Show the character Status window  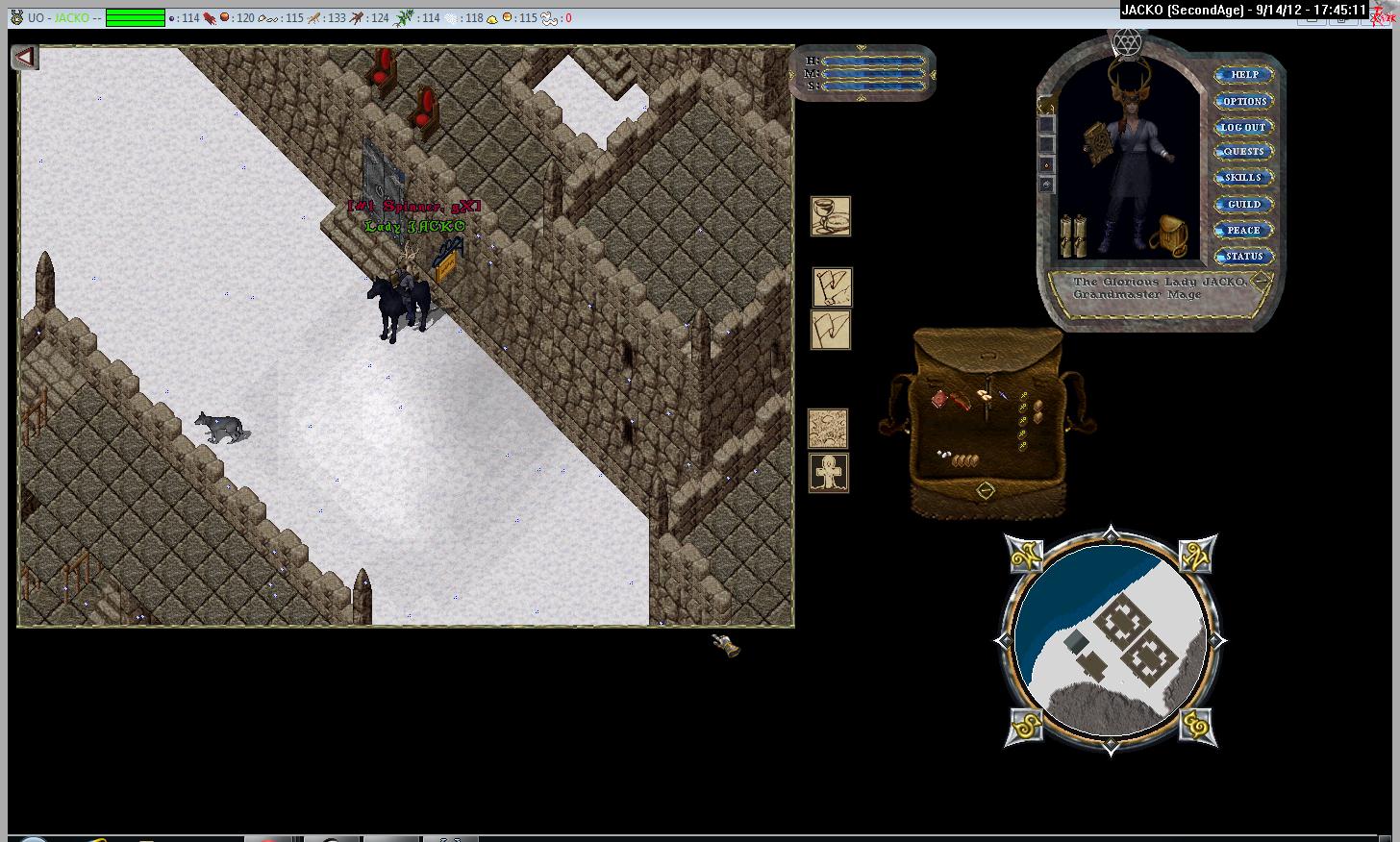(x=1243, y=256)
